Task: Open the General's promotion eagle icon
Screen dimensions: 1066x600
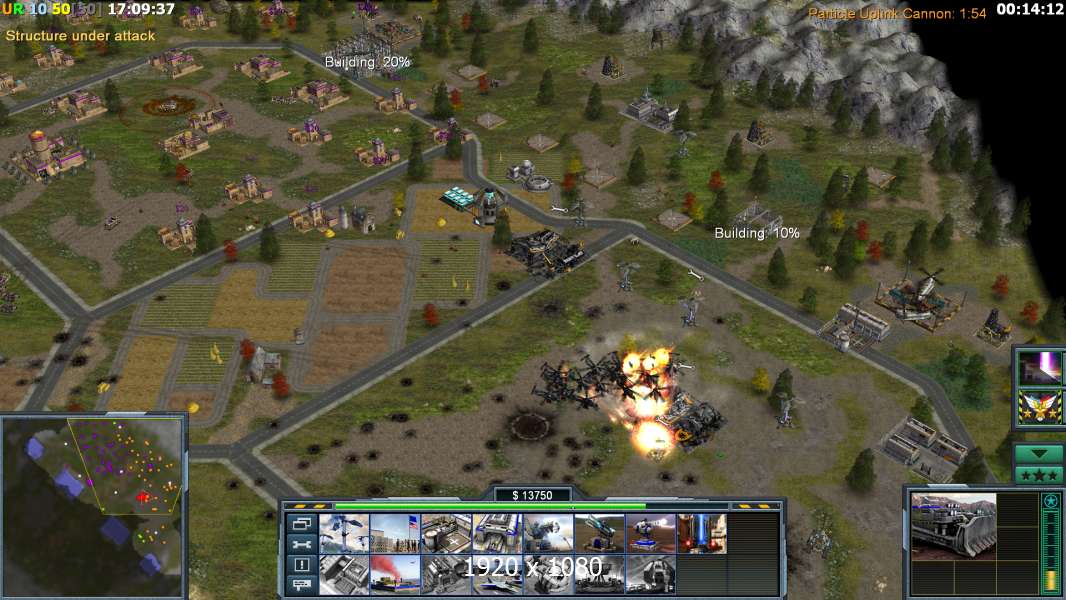Action: (x=1040, y=407)
